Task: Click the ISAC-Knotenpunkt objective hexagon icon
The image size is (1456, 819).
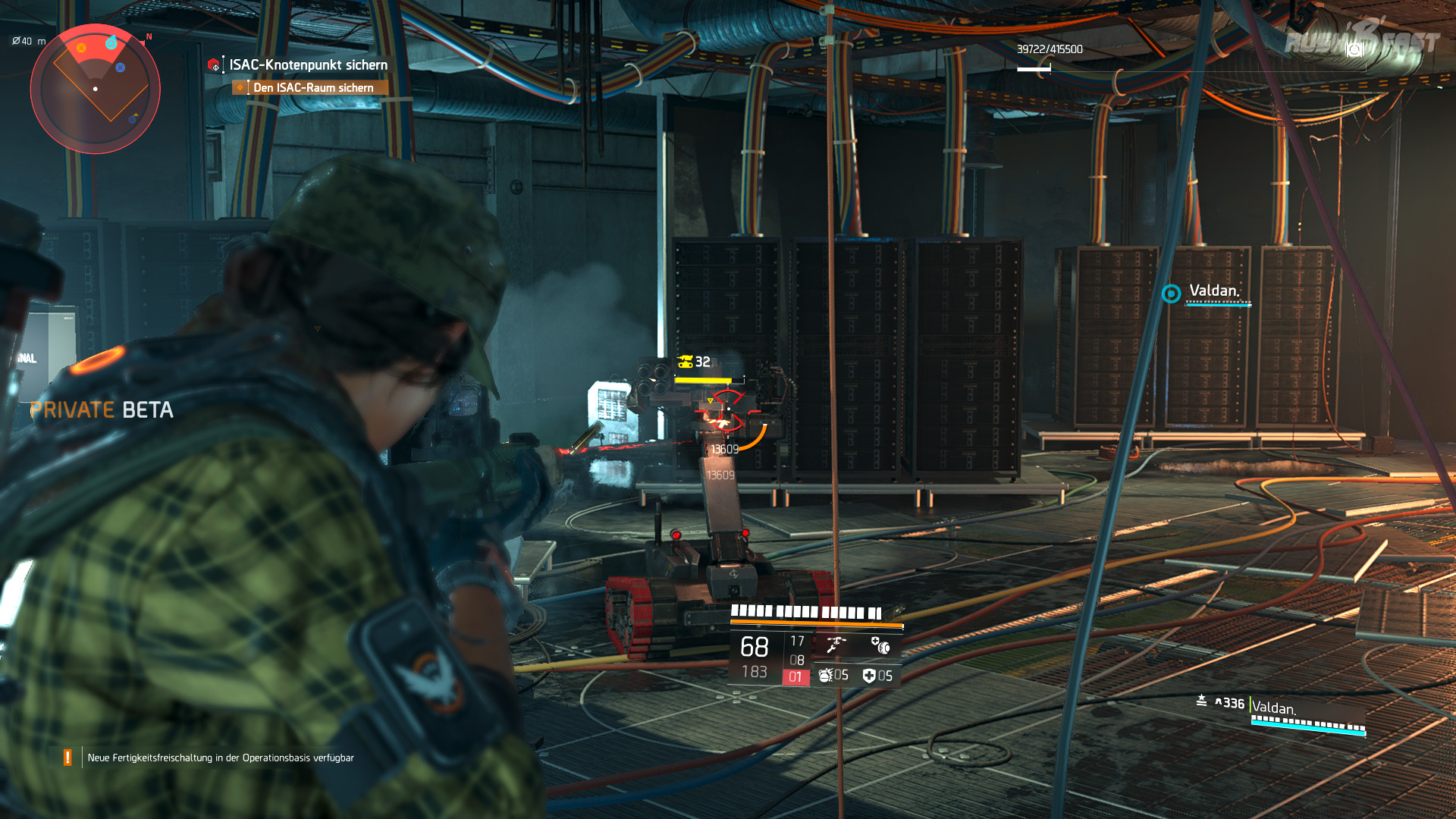Action: (x=213, y=65)
